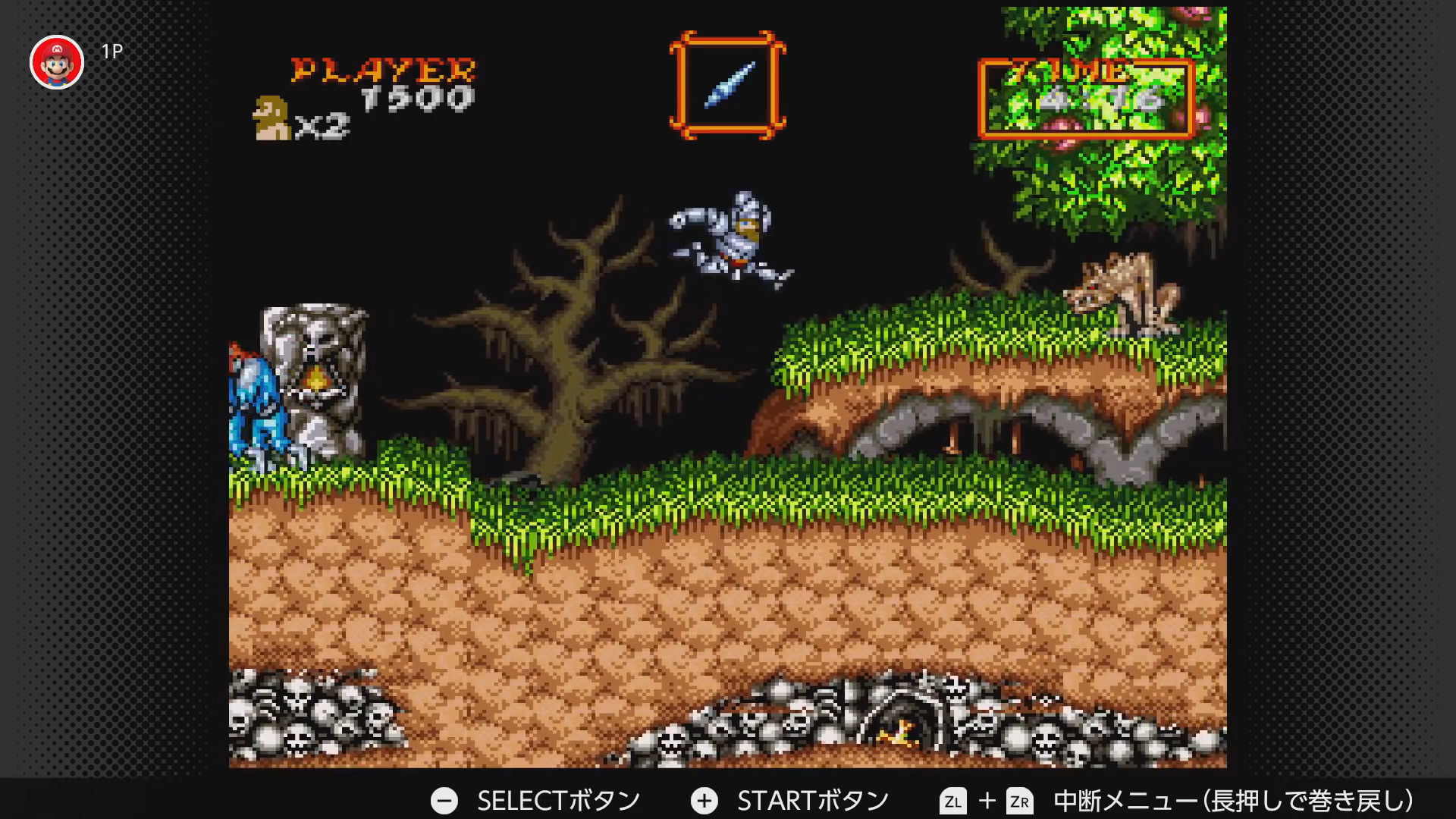Click the small skeleton in the bone pit cave
1456x819 pixels.
(x=899, y=732)
